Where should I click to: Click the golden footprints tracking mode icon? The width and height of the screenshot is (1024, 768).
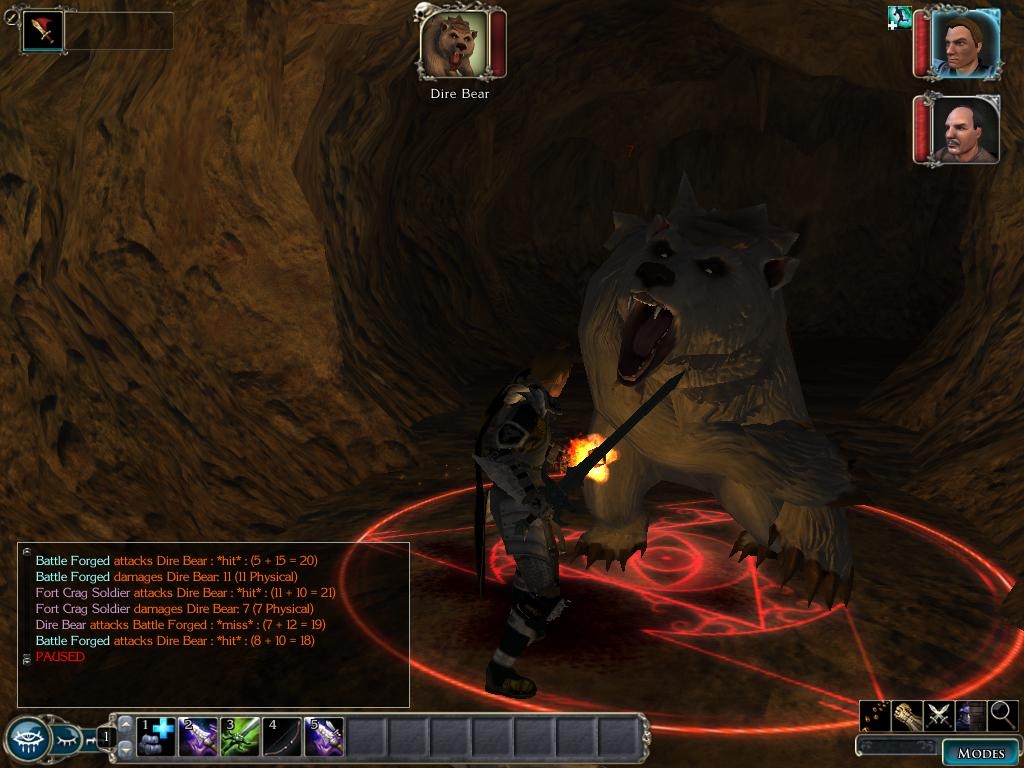(875, 715)
